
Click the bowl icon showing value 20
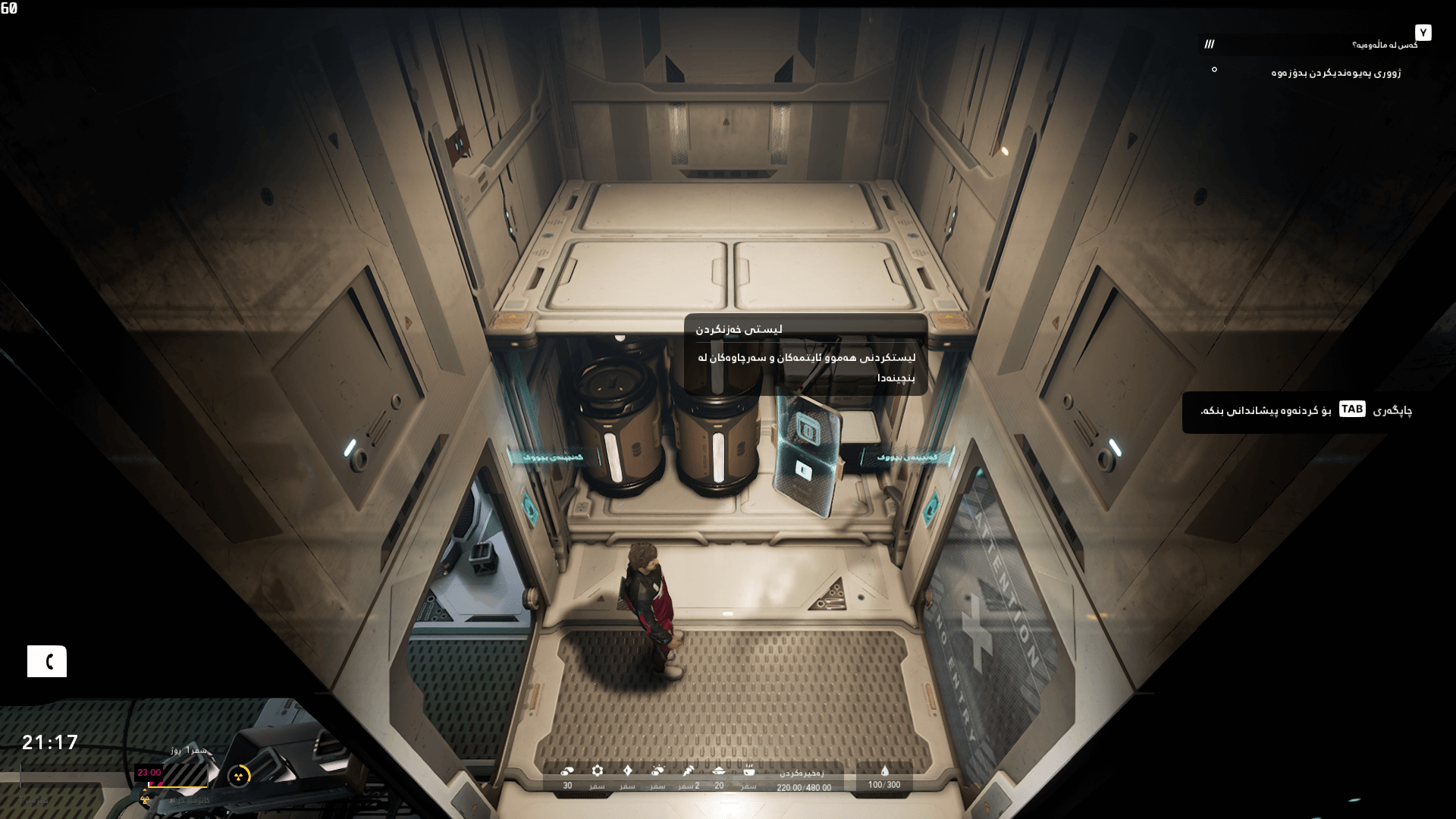pos(719,771)
